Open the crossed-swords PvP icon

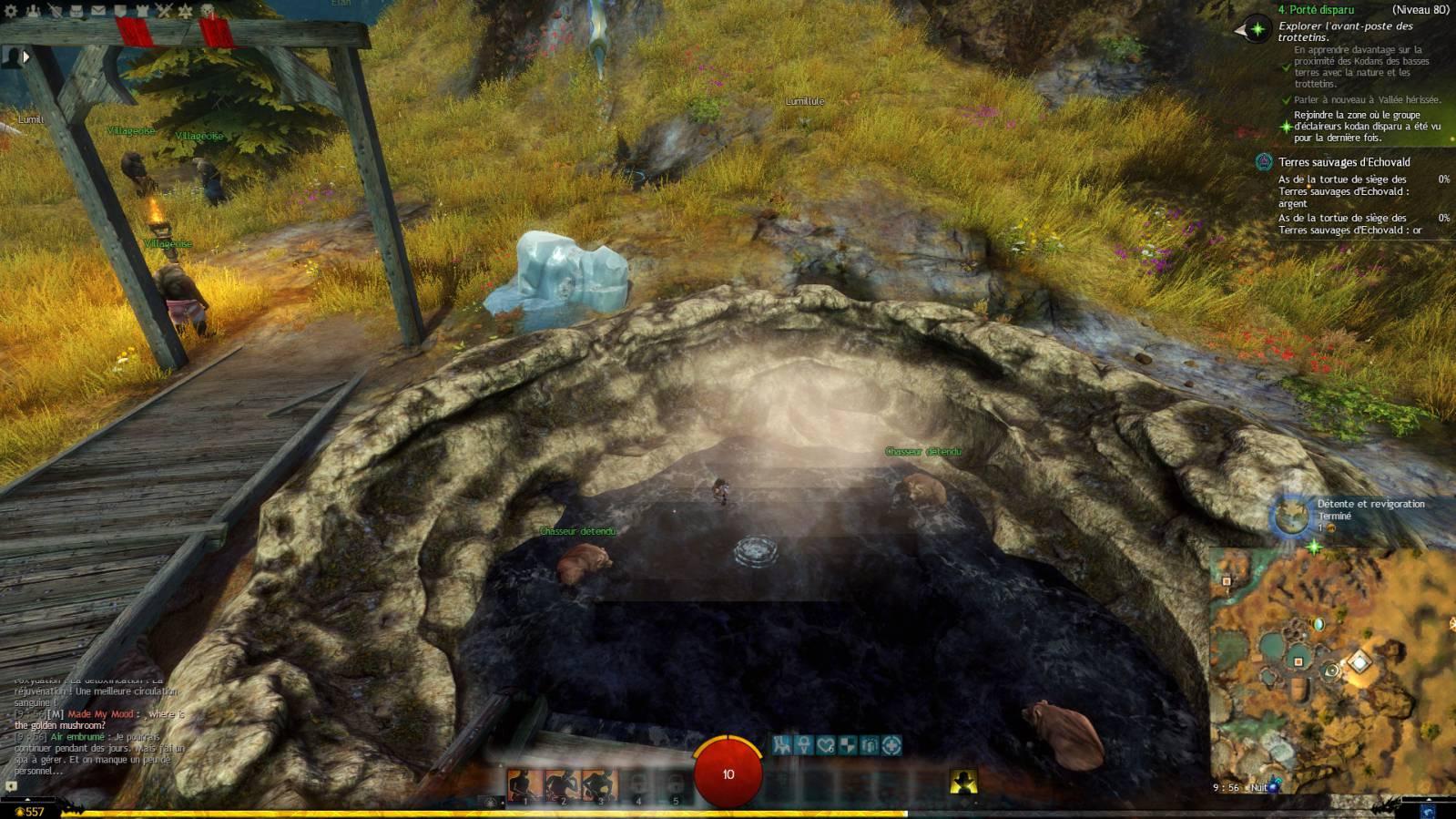[164, 12]
